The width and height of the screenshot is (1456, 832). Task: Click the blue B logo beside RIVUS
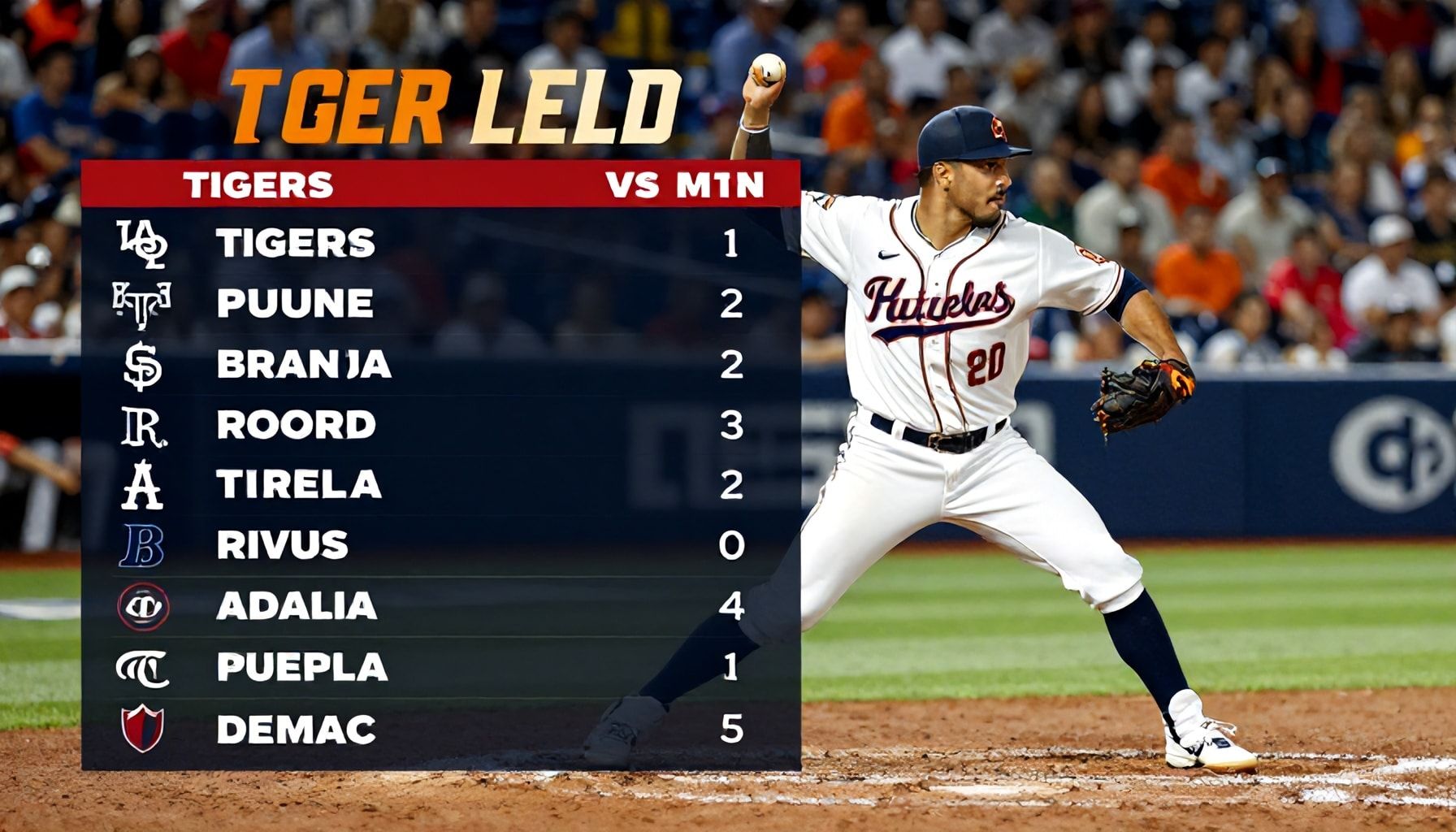tap(143, 545)
